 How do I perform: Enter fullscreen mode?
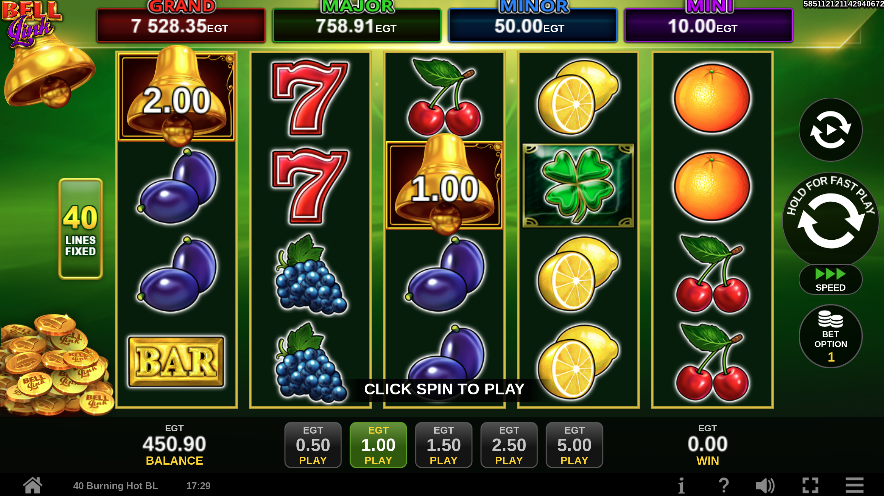pos(810,486)
